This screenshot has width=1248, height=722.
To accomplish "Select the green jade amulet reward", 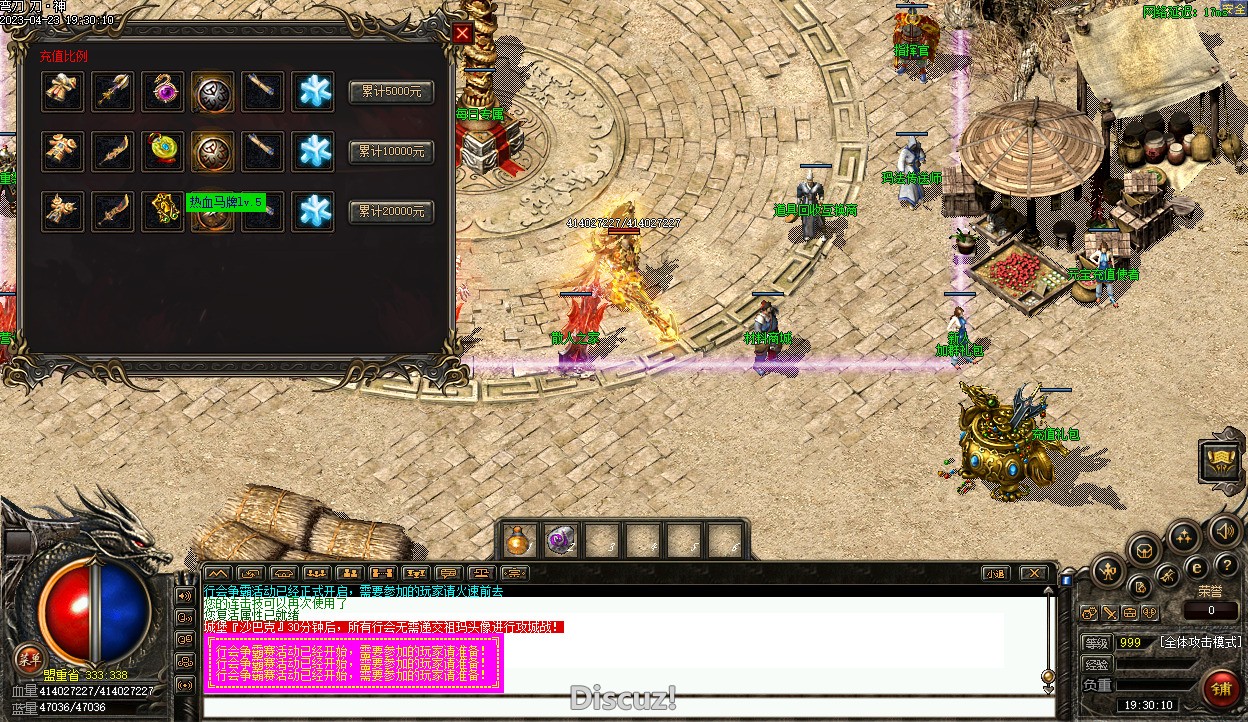I will pos(162,152).
